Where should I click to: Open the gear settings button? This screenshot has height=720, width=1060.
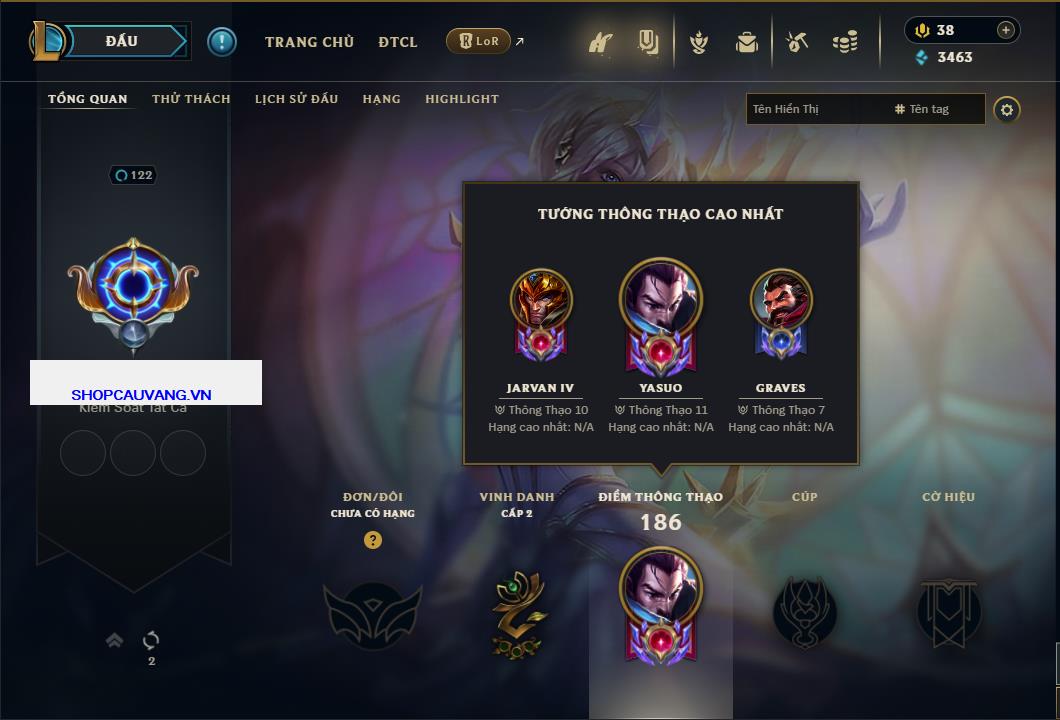pos(1007,109)
